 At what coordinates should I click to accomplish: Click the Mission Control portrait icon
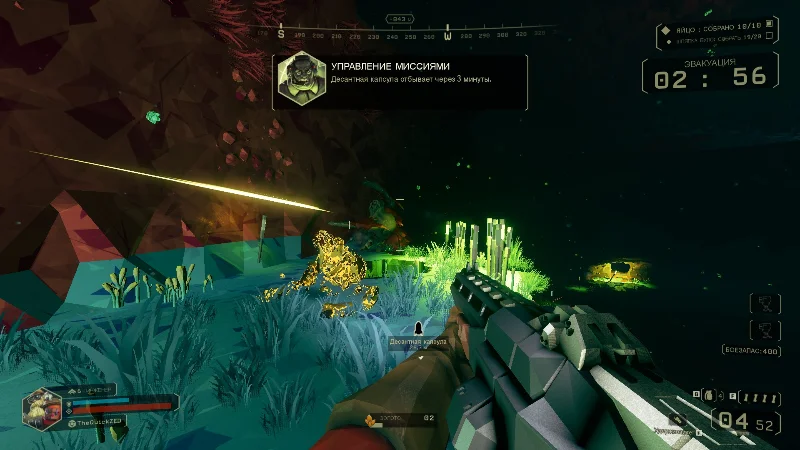(300, 80)
